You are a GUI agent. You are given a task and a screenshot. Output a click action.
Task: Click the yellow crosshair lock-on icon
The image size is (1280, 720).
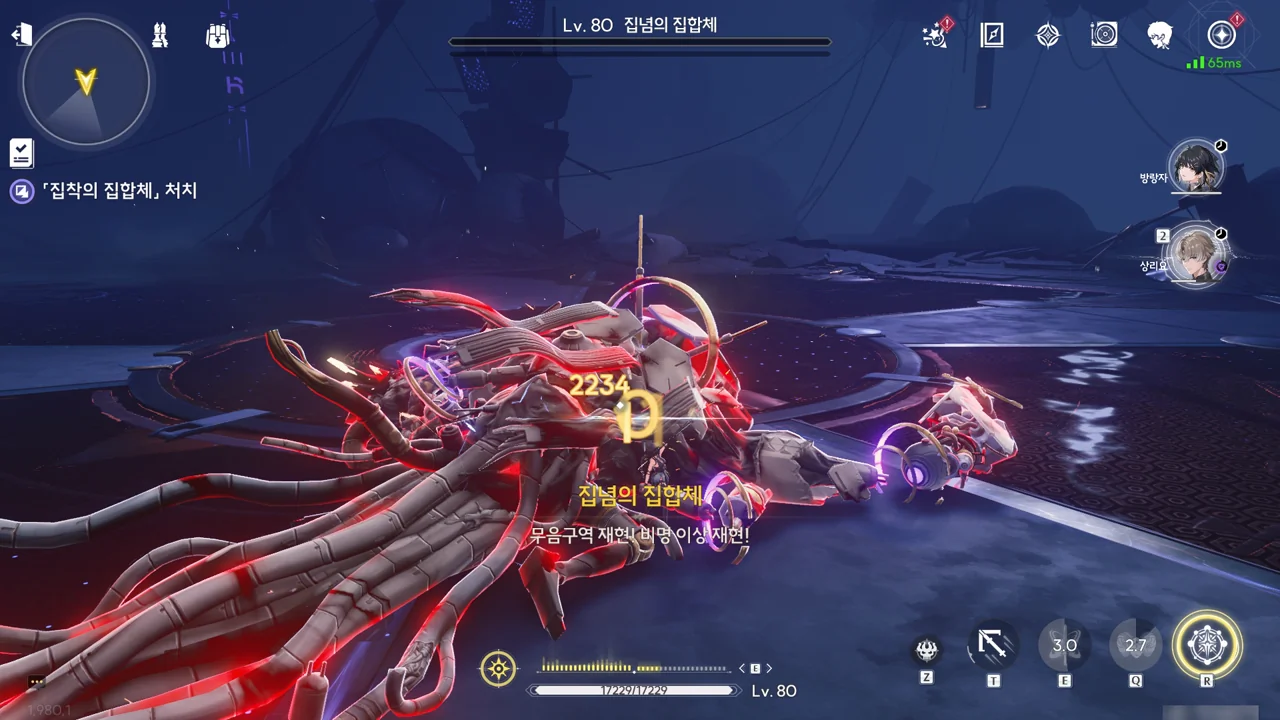pos(498,668)
